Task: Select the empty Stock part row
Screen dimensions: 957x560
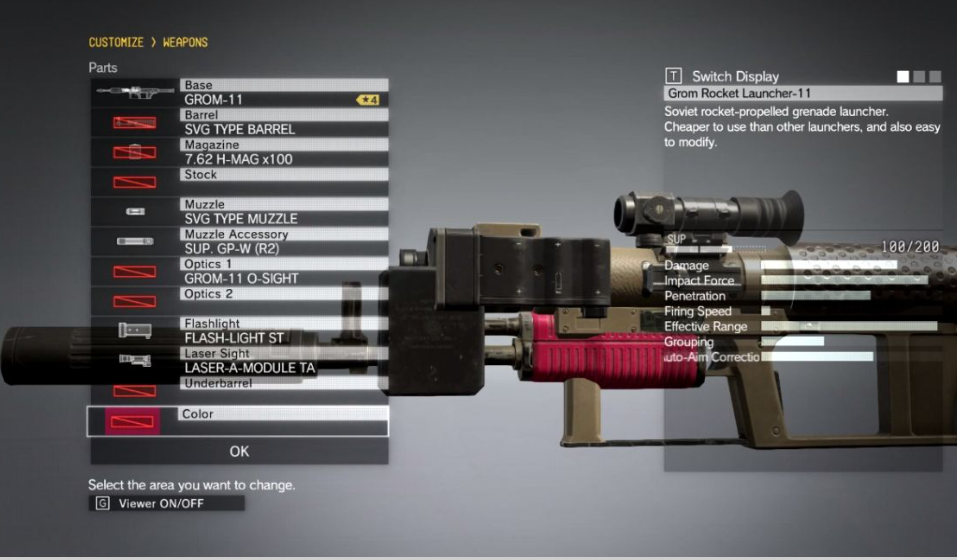Action: pyautogui.click(x=284, y=182)
